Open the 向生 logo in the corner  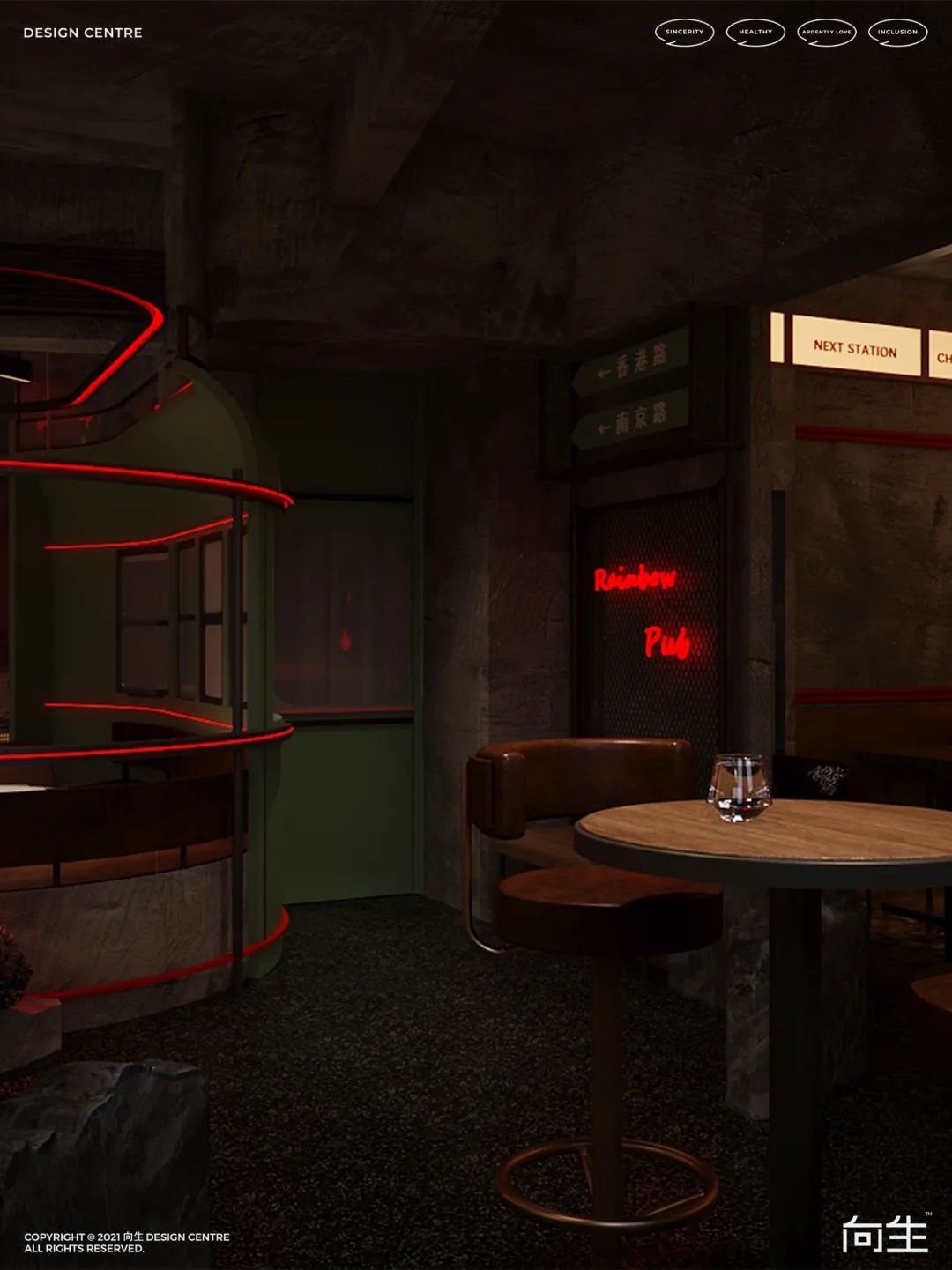(885, 1233)
